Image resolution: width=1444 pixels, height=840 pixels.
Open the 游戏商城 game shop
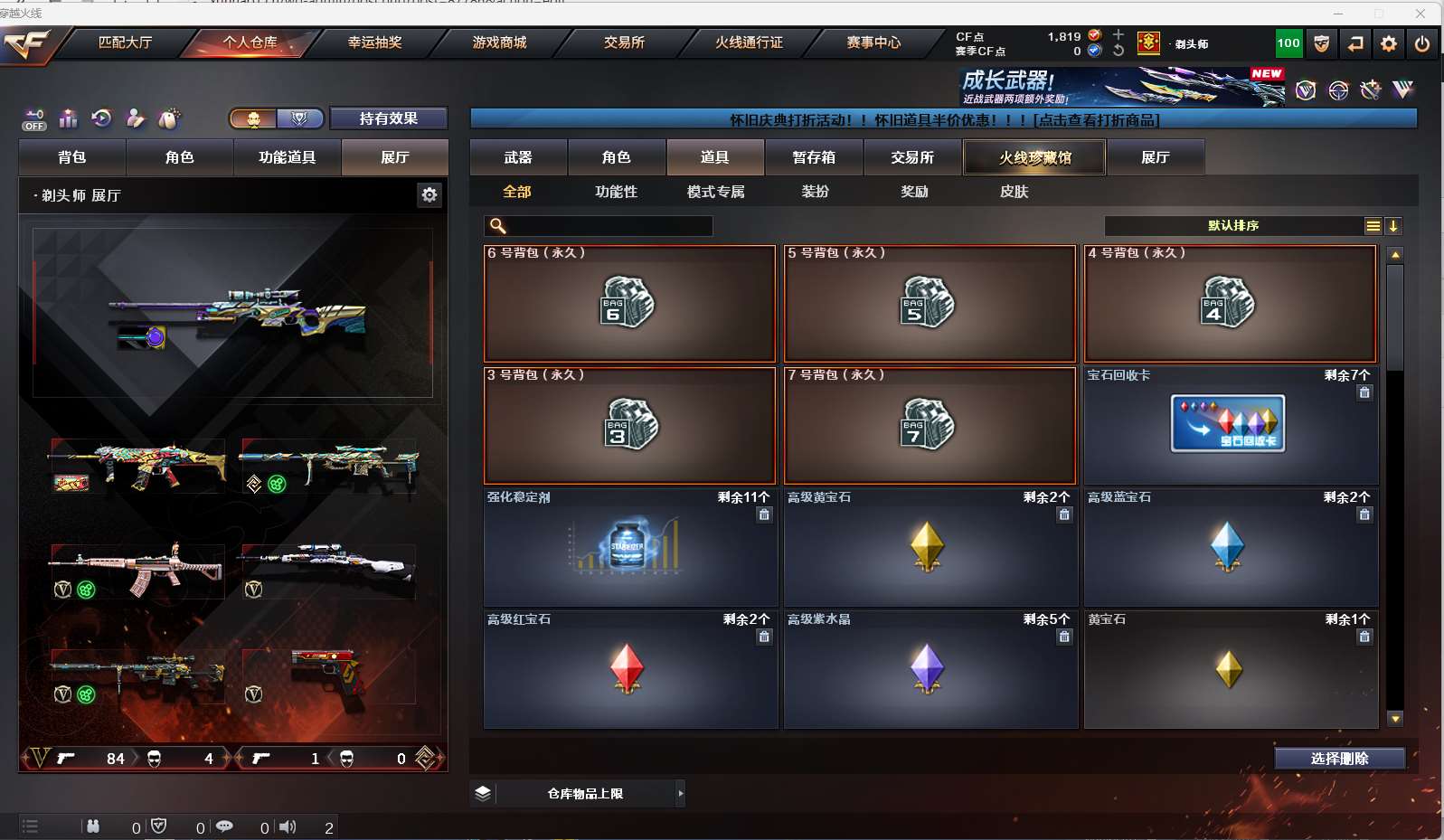coord(499,42)
